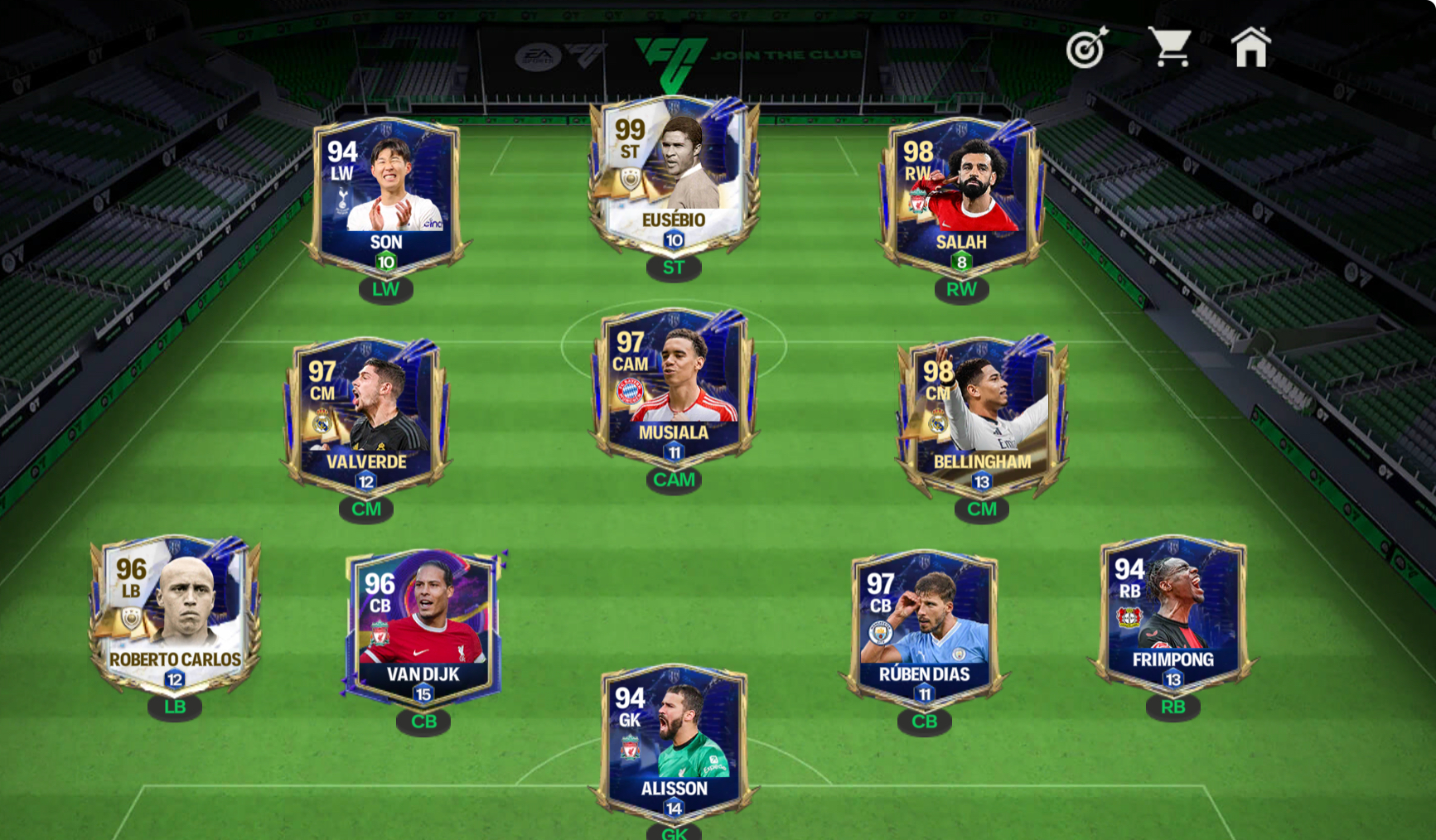Select the Roberto Carlos left back card

(x=175, y=615)
